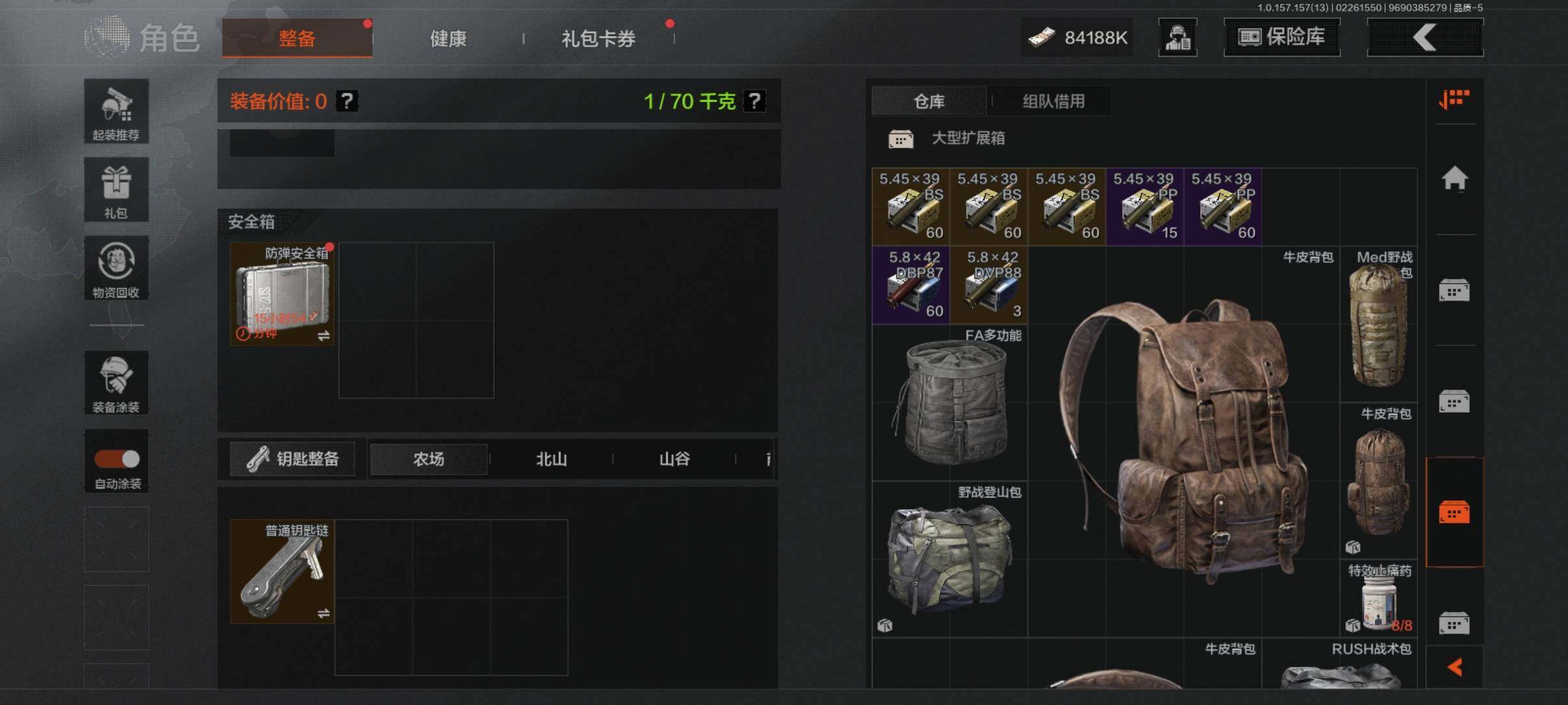Viewport: 1568px width, 705px height.
Task: Select the 防弹安全箱 secure case
Action: [282, 294]
